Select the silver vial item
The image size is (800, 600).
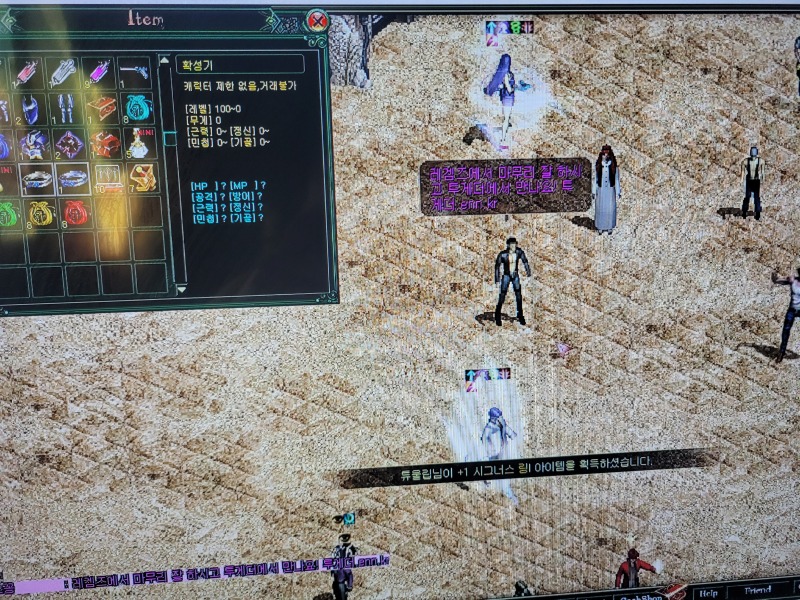tap(63, 72)
